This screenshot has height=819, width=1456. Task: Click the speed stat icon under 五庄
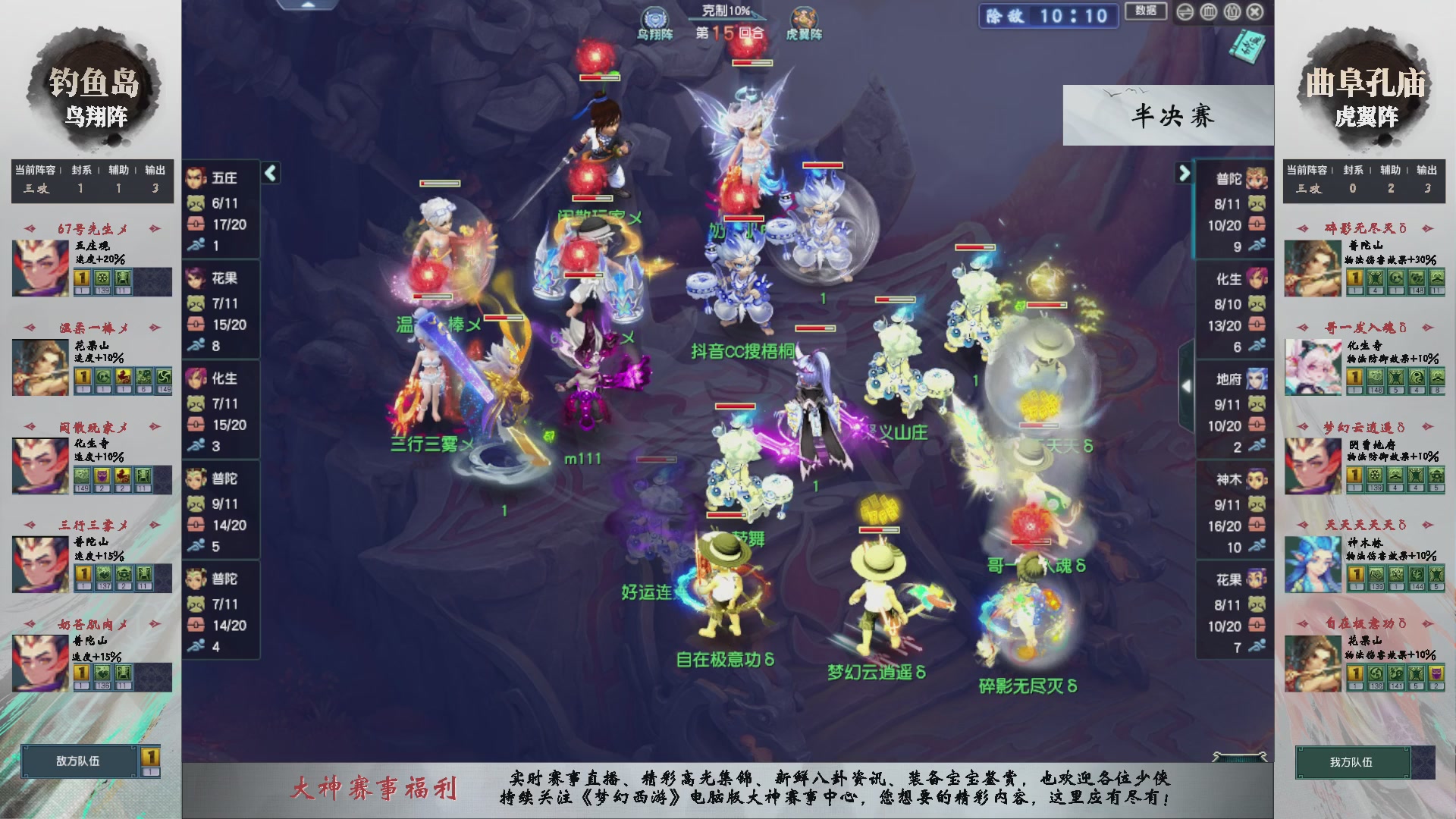click(x=194, y=244)
